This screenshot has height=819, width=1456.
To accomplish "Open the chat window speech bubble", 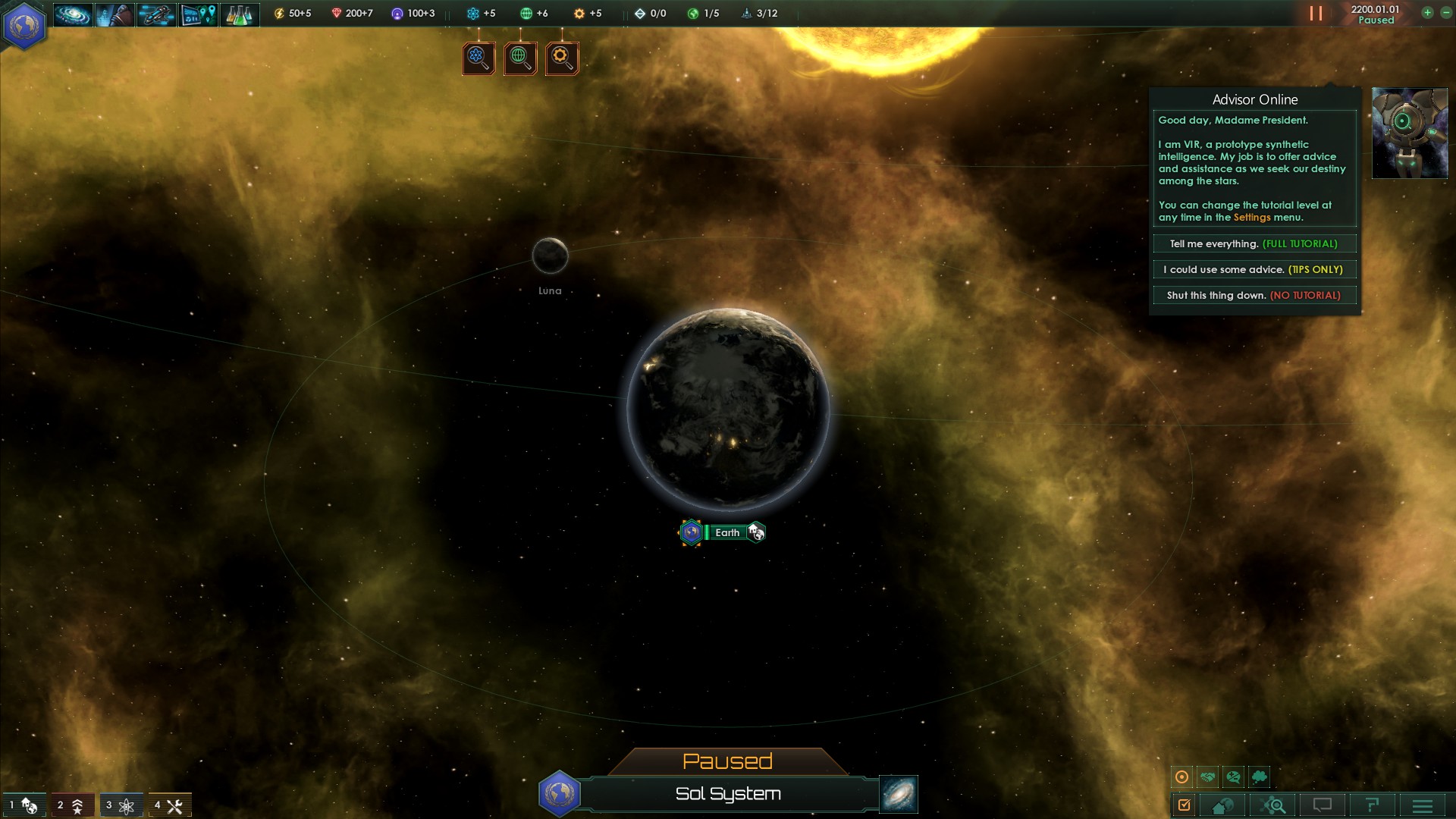I will (x=1323, y=805).
